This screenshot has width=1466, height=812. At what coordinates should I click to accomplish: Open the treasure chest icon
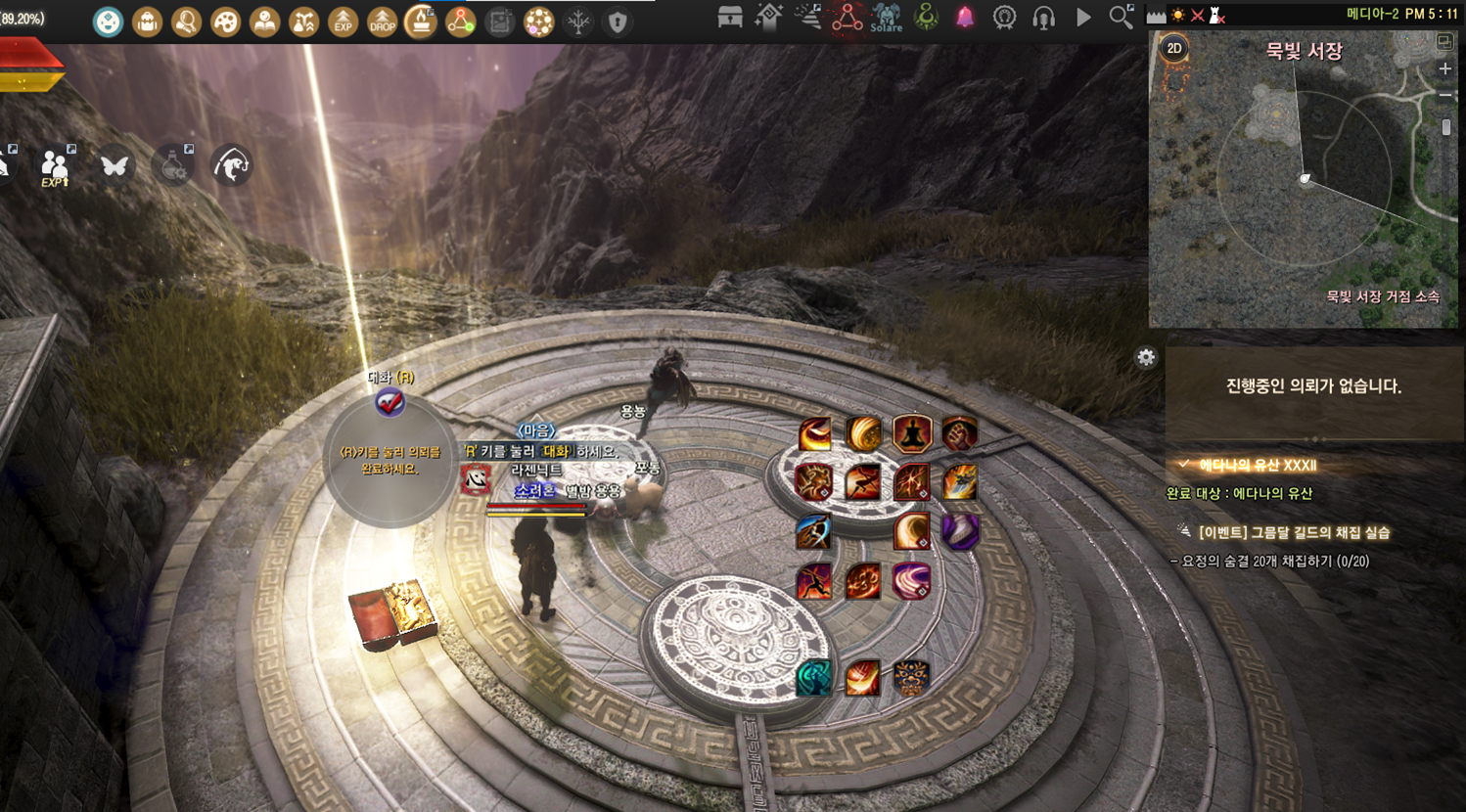click(729, 18)
